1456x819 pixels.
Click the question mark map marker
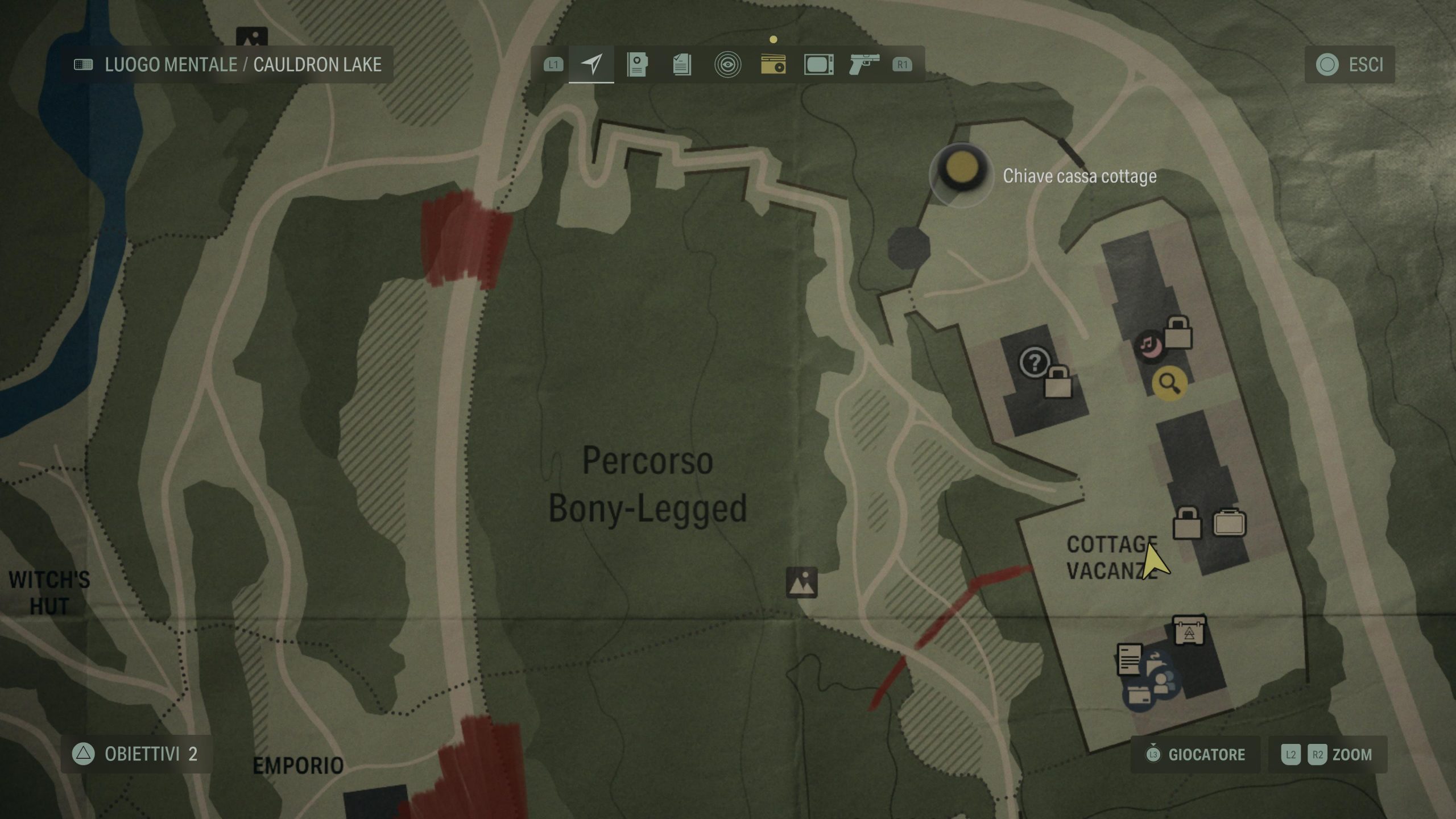tap(1035, 362)
